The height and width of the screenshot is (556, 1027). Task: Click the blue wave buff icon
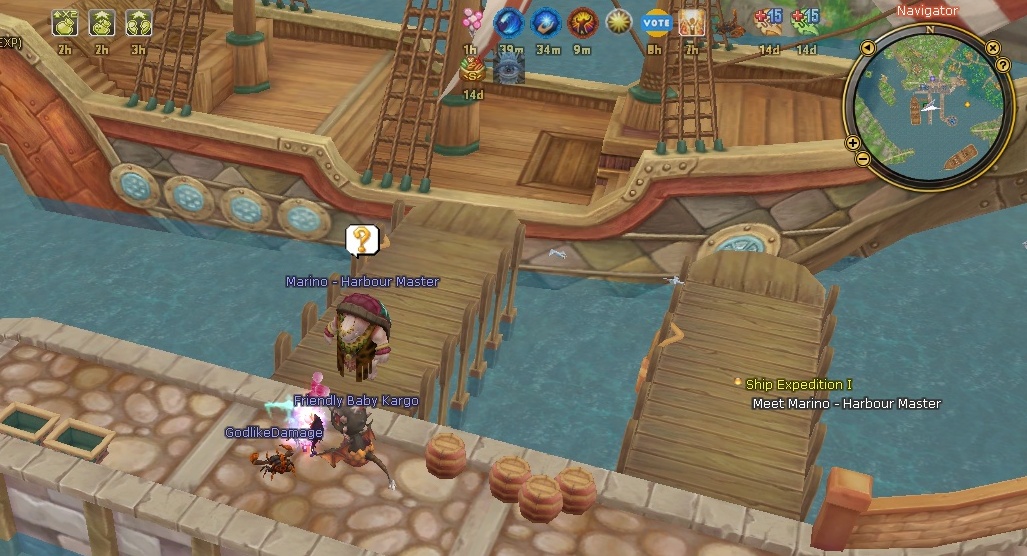point(509,21)
